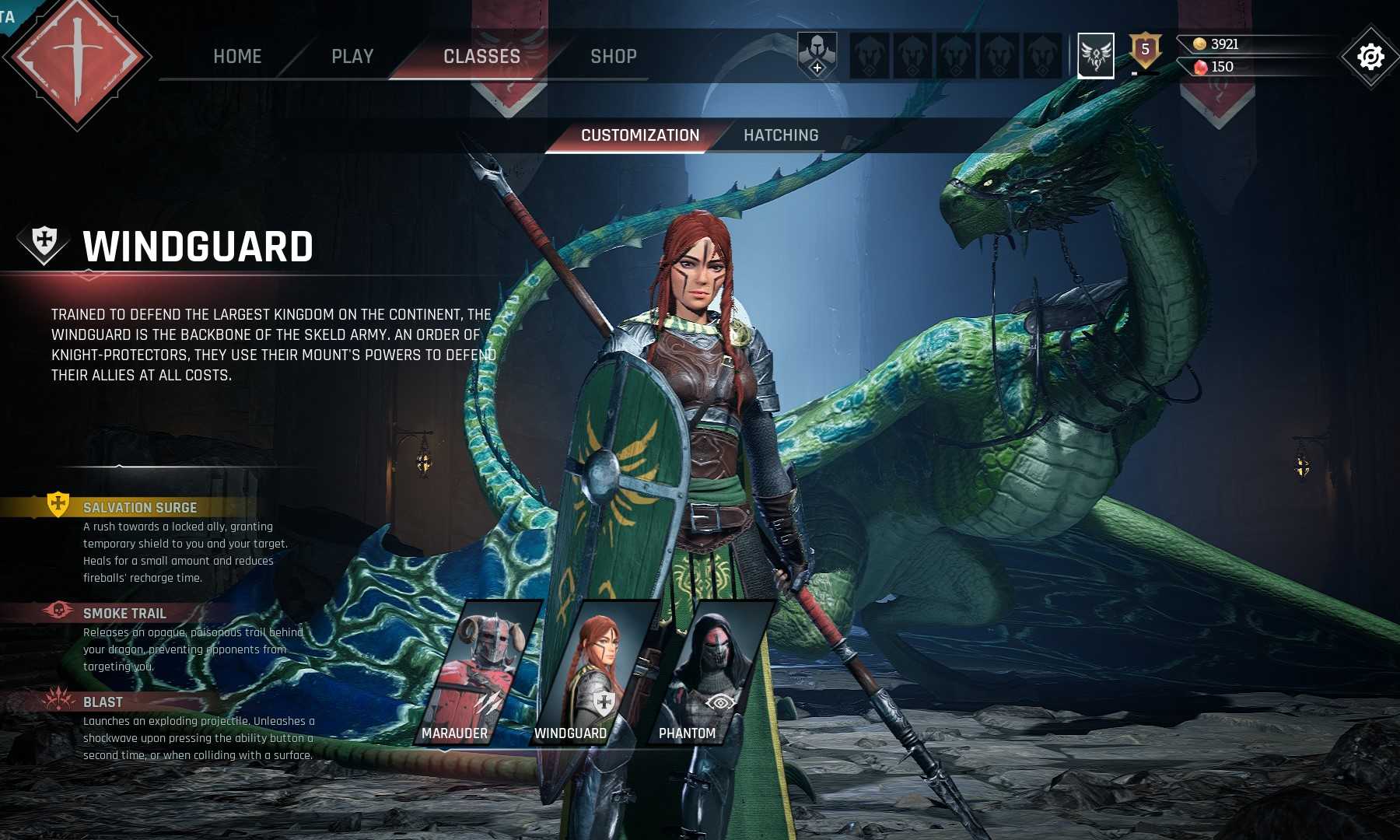Open the Shop
Viewport: 1400px width, 840px height.
tap(613, 56)
